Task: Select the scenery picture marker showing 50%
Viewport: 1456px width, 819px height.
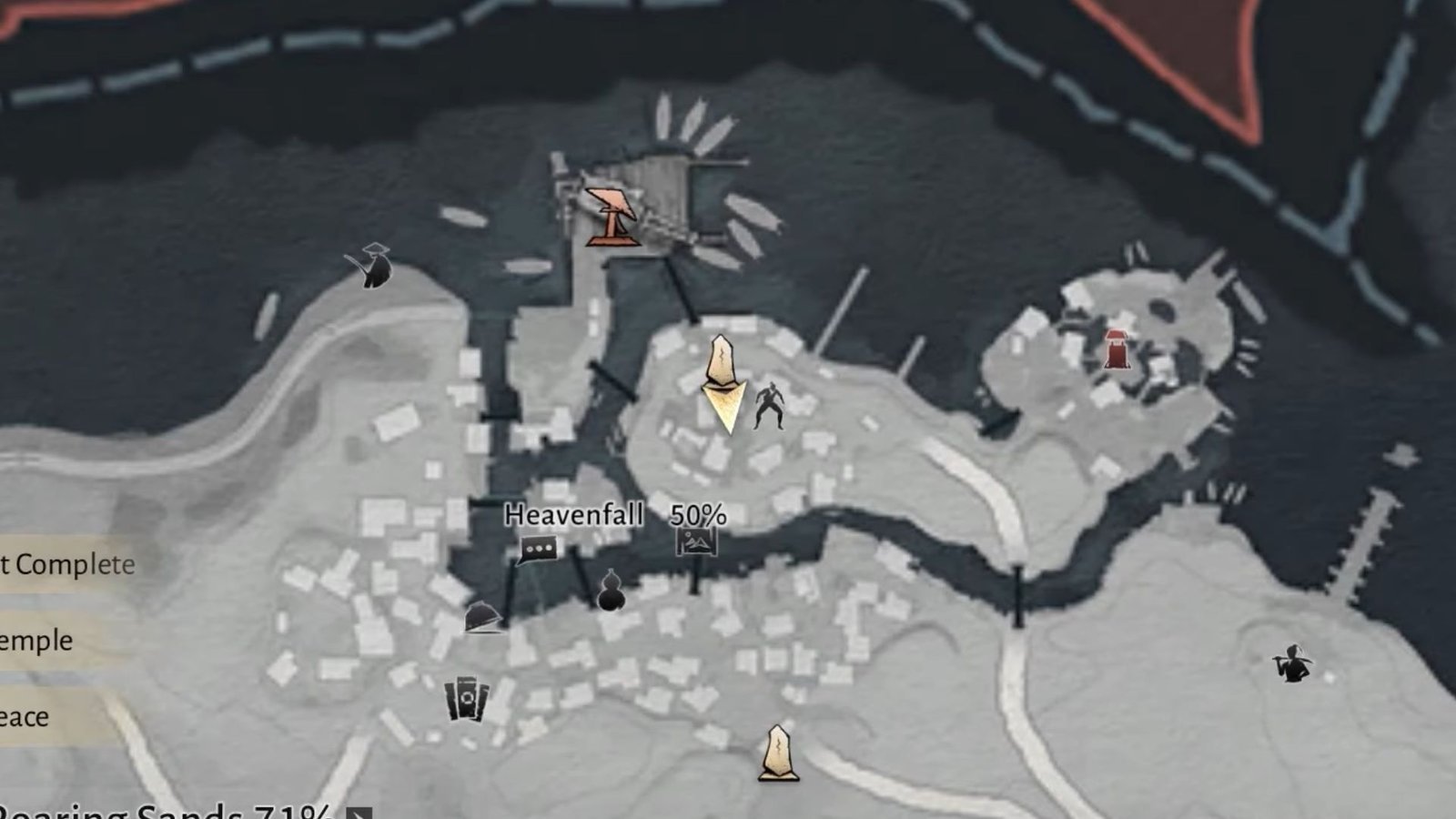Action: [696, 542]
